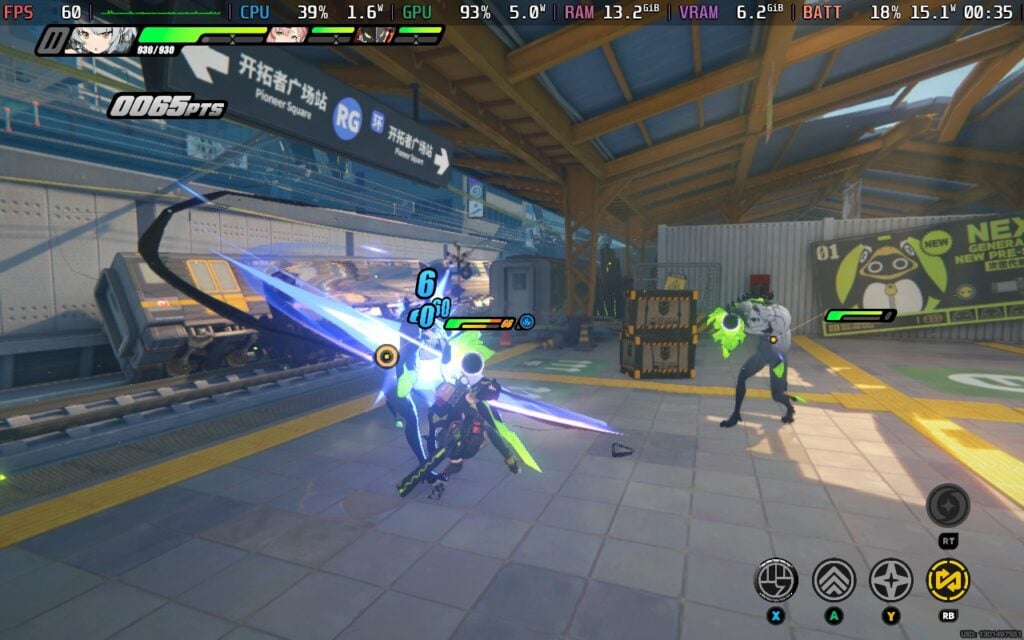Image resolution: width=1024 pixels, height=640 pixels.
Task: Activate the greyed-out ultimate swirl icon
Action: tap(948, 505)
